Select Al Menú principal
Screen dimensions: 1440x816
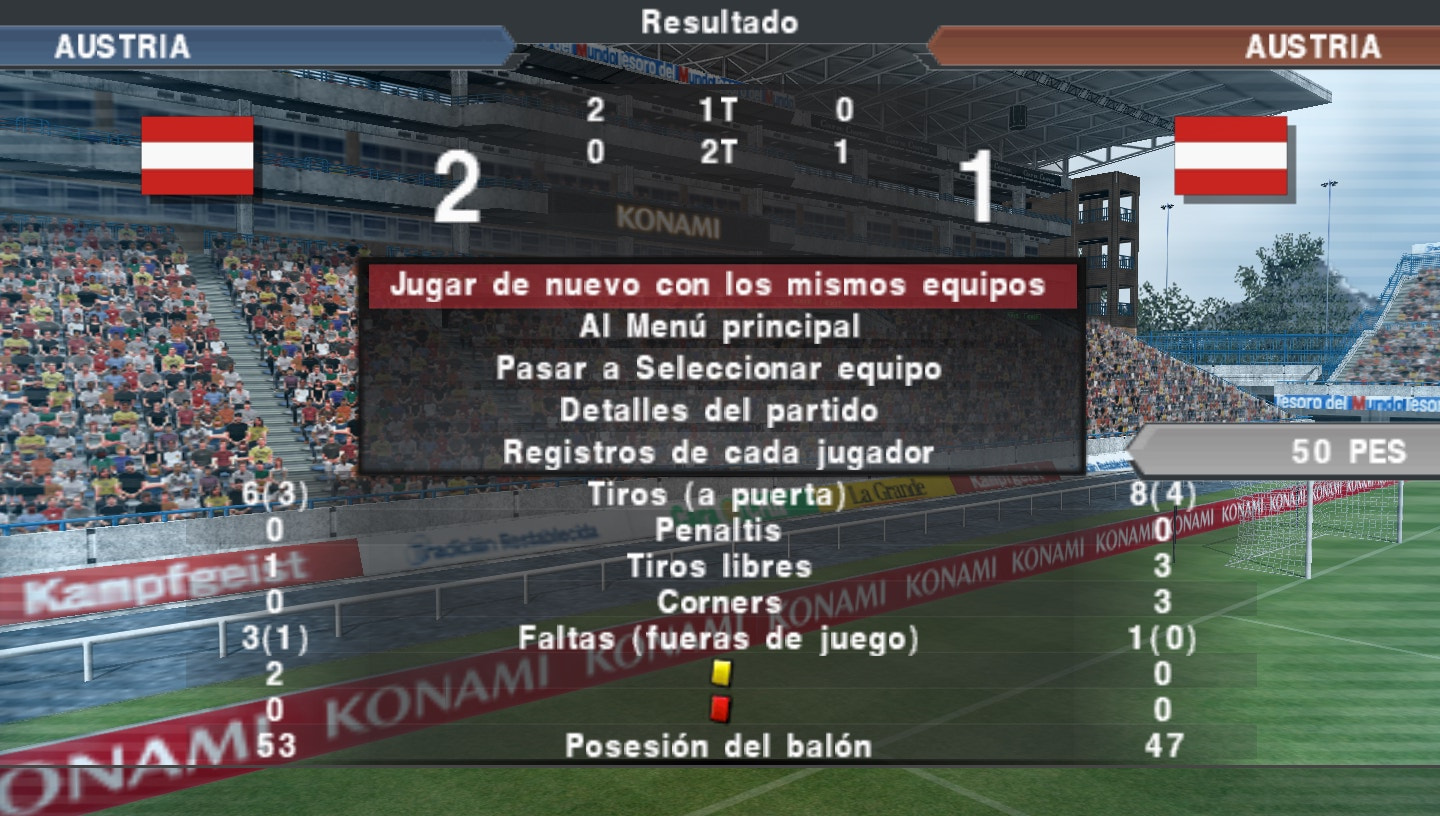click(719, 326)
